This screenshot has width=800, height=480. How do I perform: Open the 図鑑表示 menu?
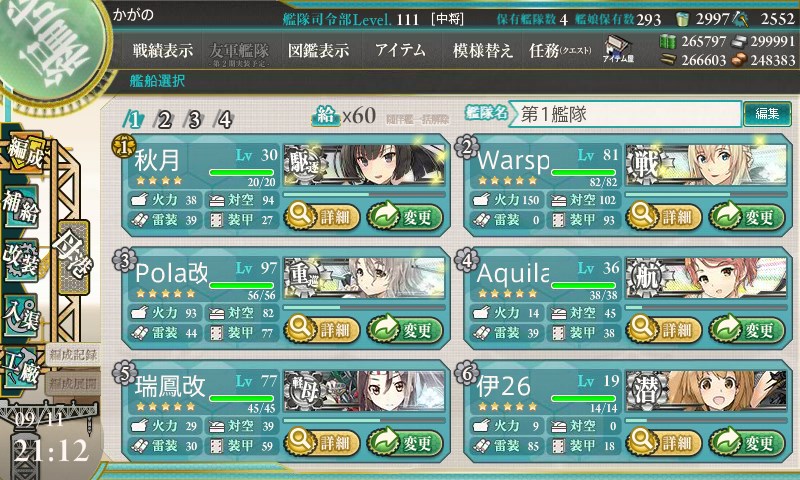[x=318, y=50]
